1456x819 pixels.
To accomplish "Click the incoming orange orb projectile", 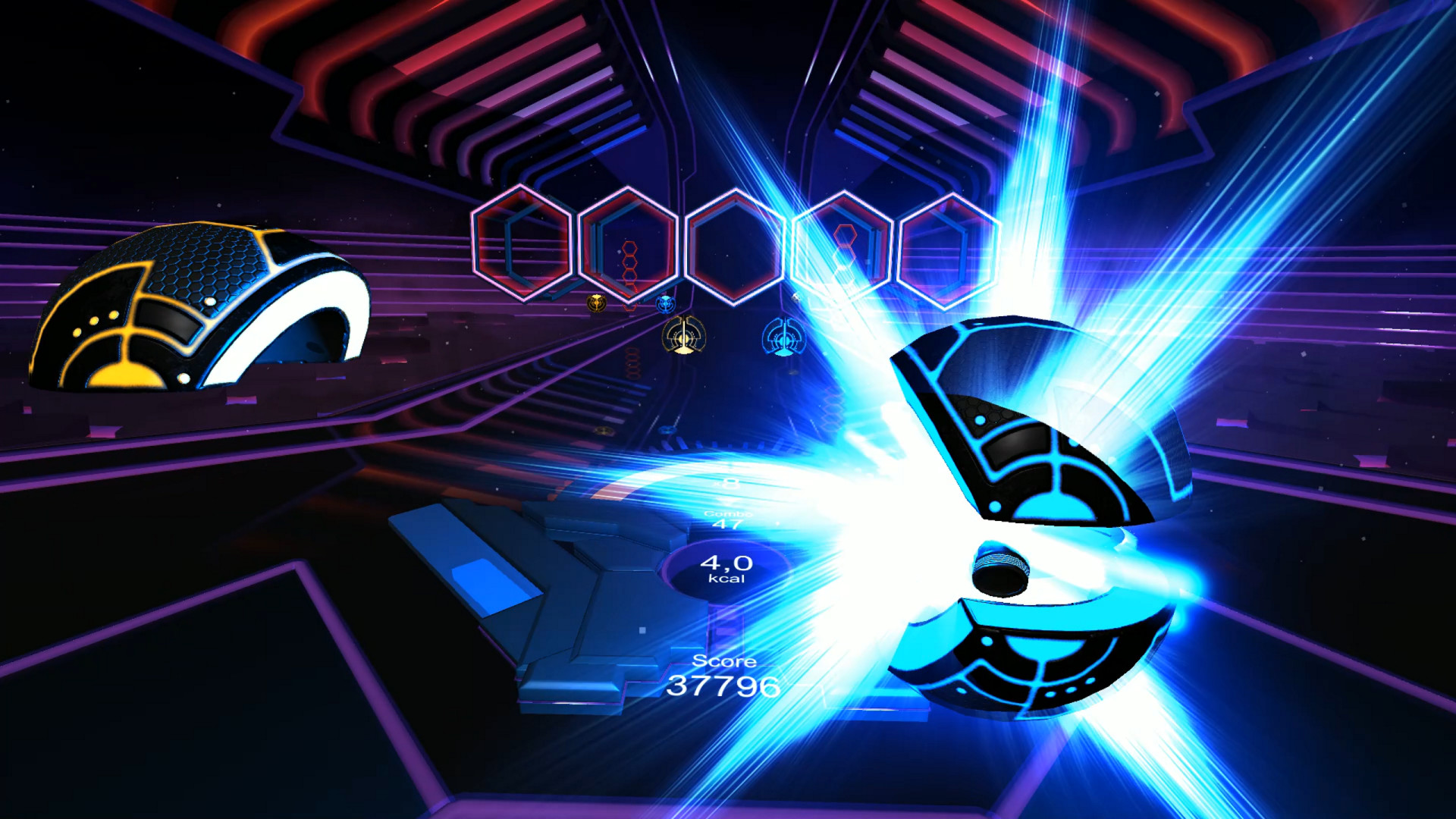I will 682,336.
